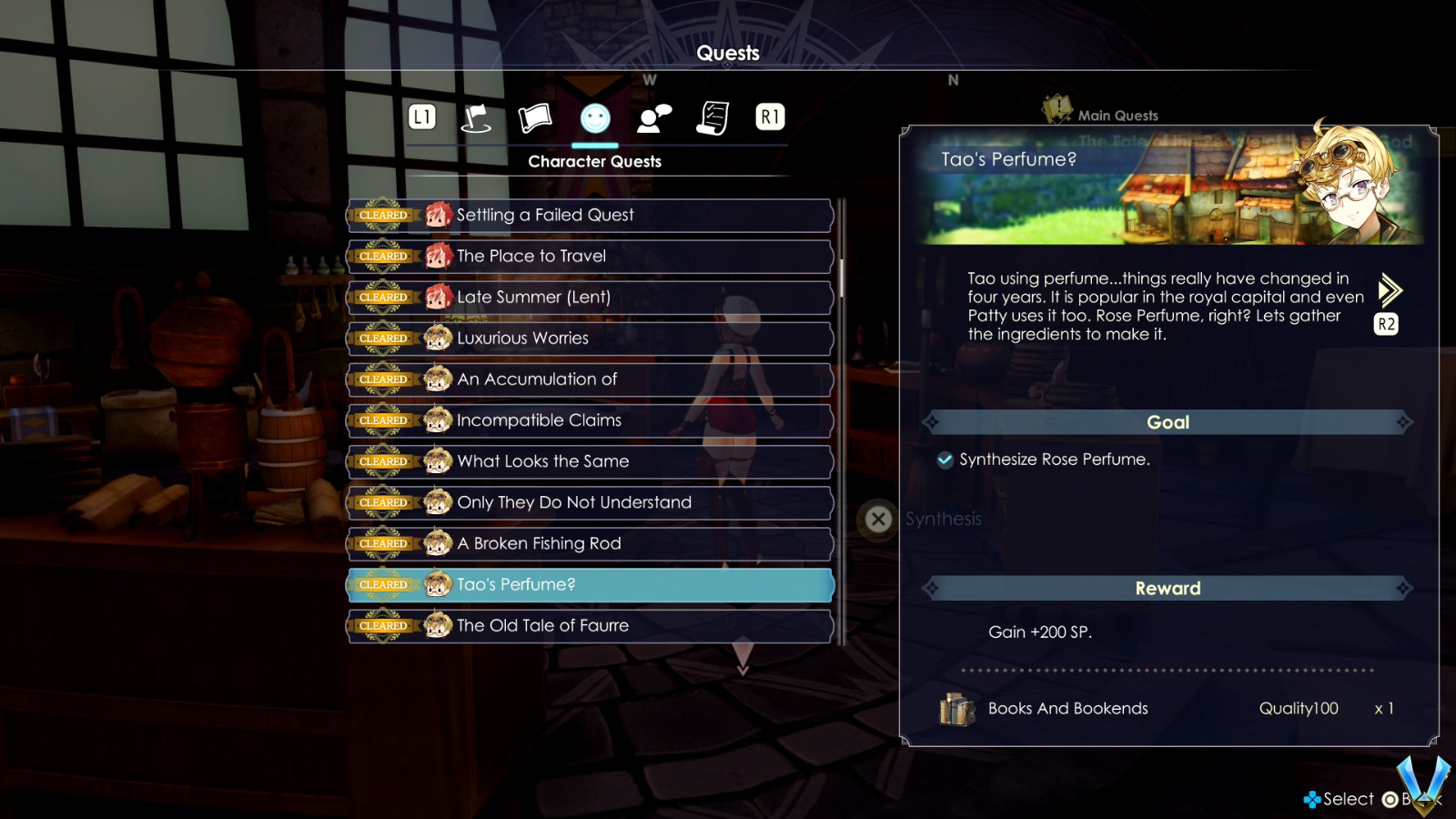Image resolution: width=1456 pixels, height=819 pixels.
Task: Switch to the waving banner quest tab
Action: click(535, 118)
